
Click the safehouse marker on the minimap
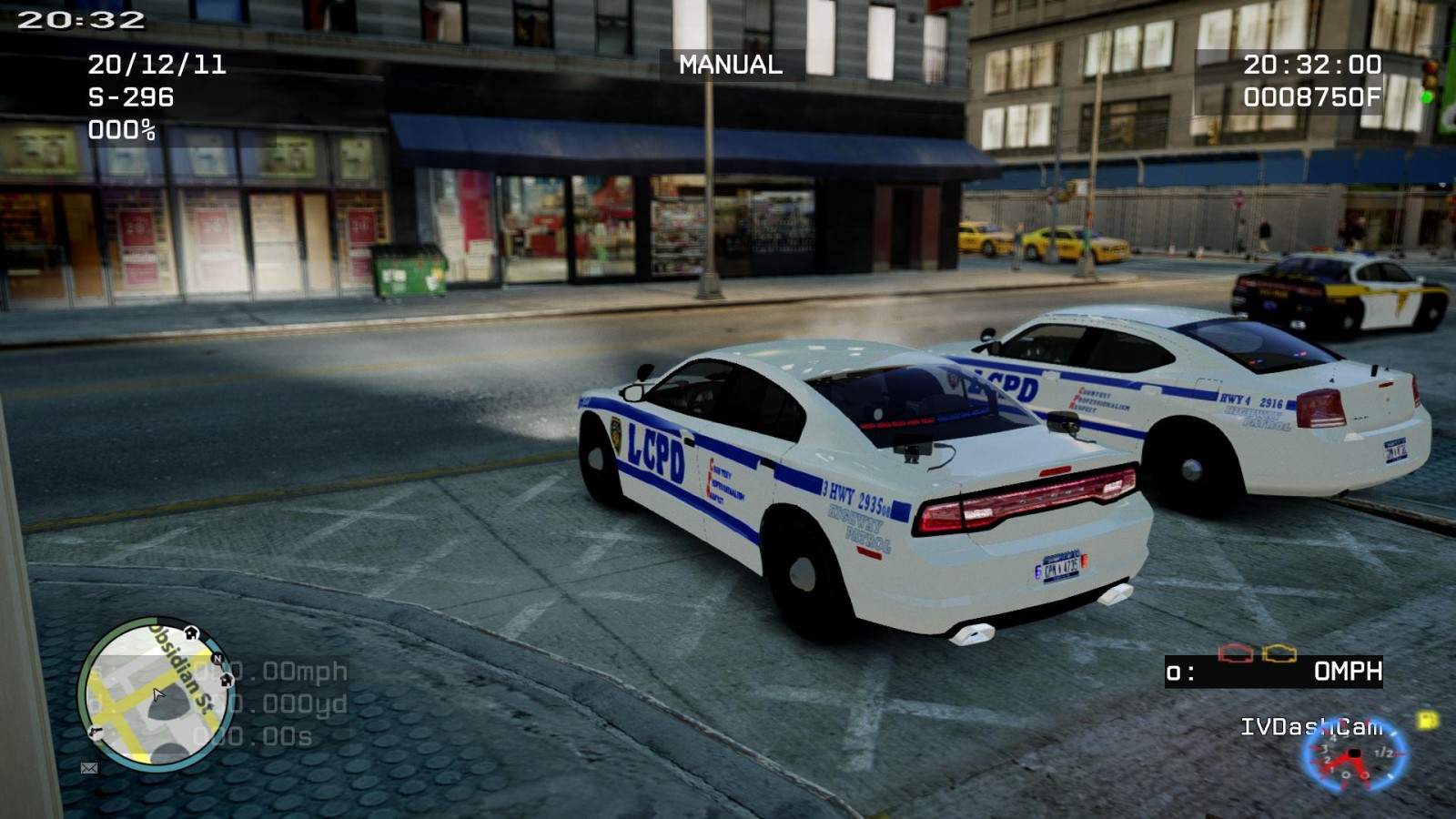[x=191, y=632]
